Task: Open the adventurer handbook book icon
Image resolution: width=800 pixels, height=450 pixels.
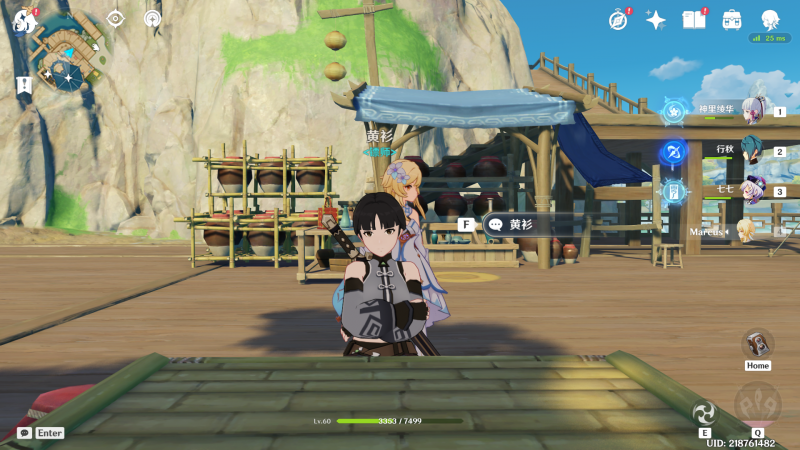Action: [693, 19]
